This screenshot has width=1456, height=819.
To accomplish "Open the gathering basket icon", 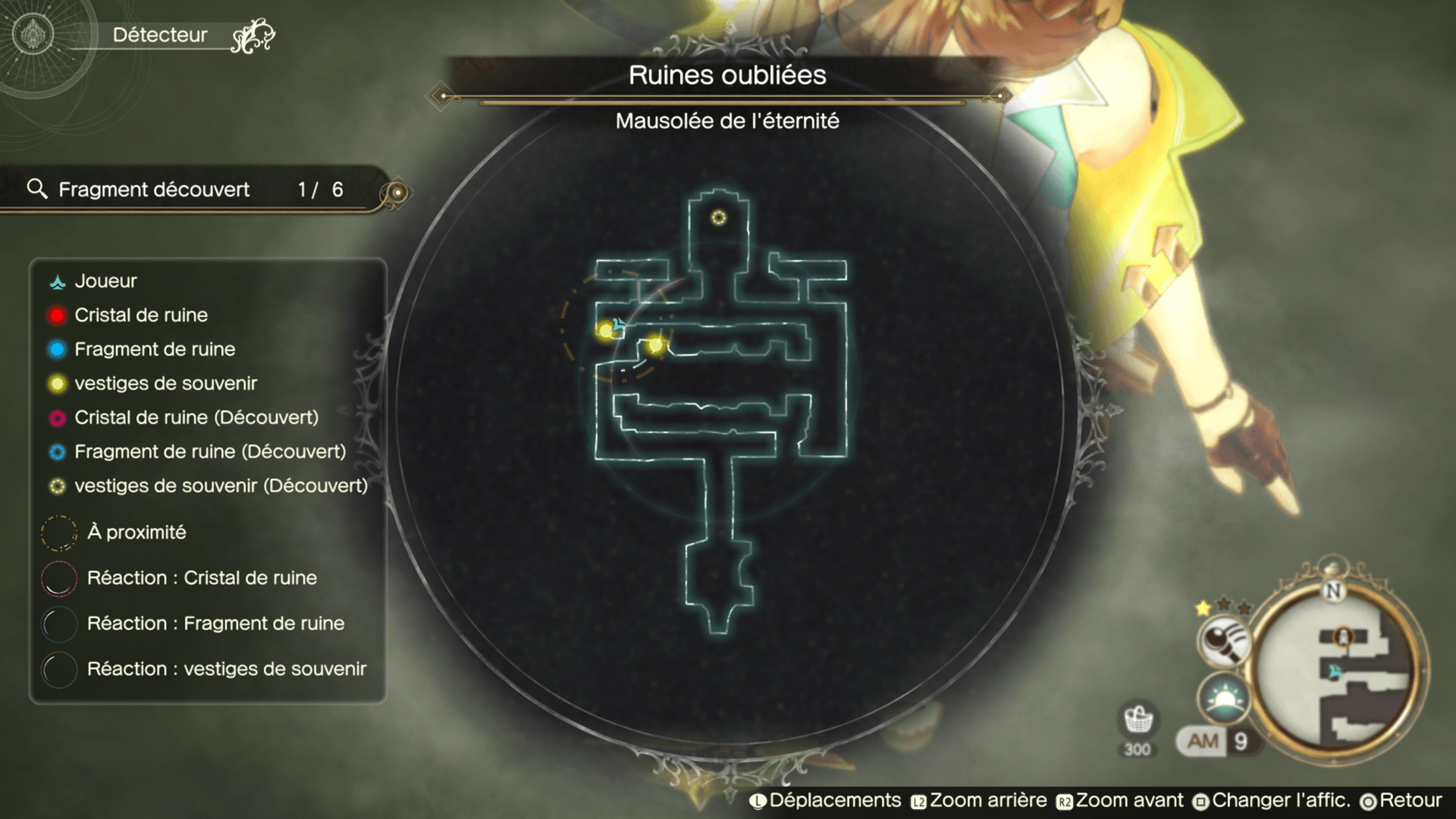I will (x=1137, y=720).
